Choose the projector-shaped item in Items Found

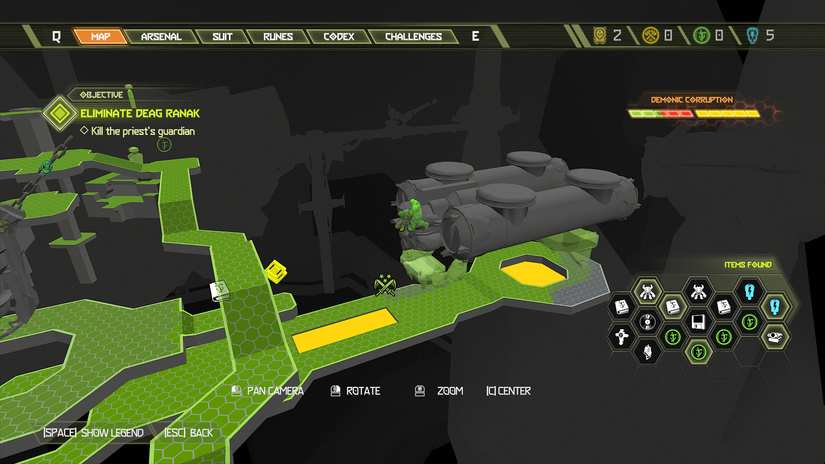(776, 337)
